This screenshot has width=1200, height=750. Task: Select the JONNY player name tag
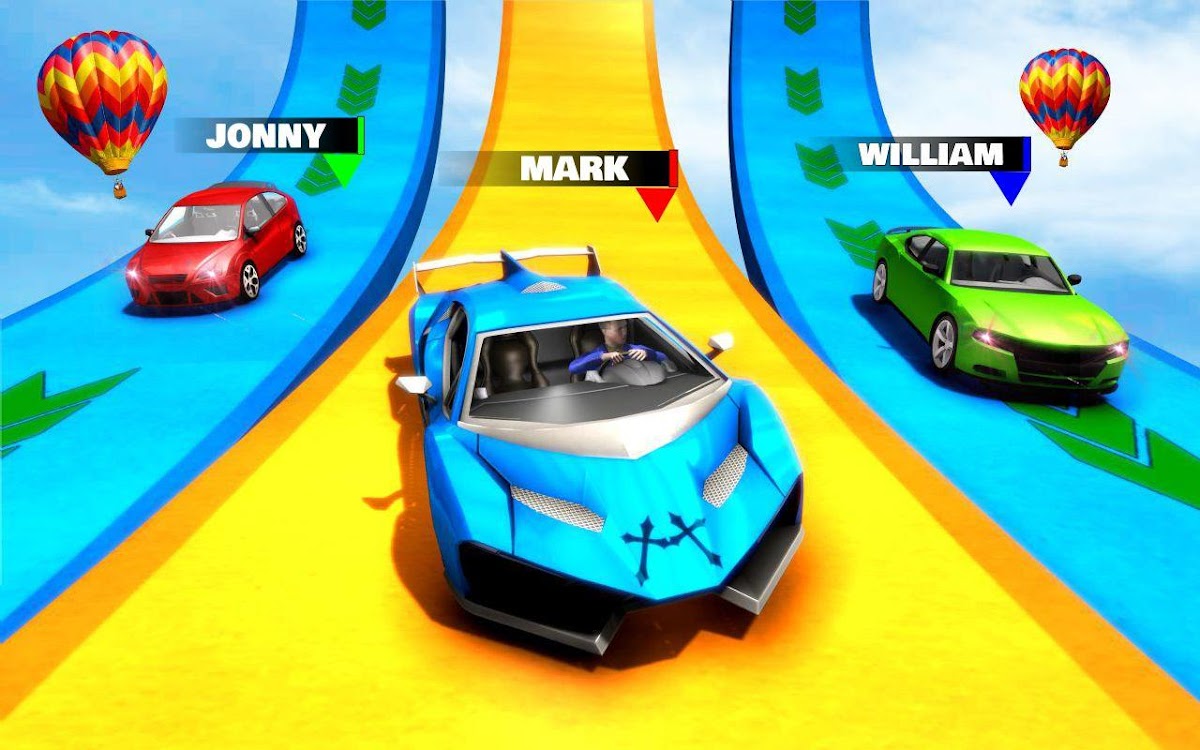pyautogui.click(x=266, y=136)
